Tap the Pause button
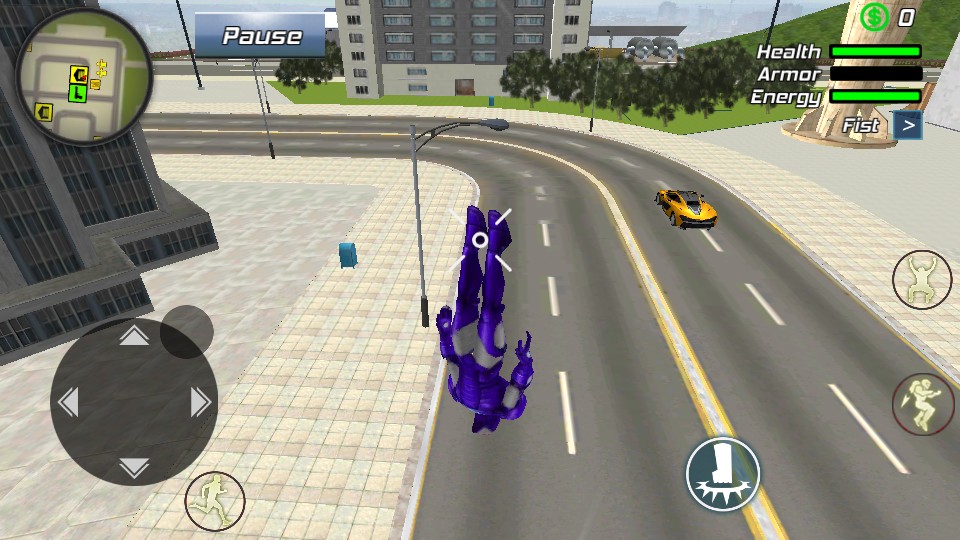 tap(261, 36)
